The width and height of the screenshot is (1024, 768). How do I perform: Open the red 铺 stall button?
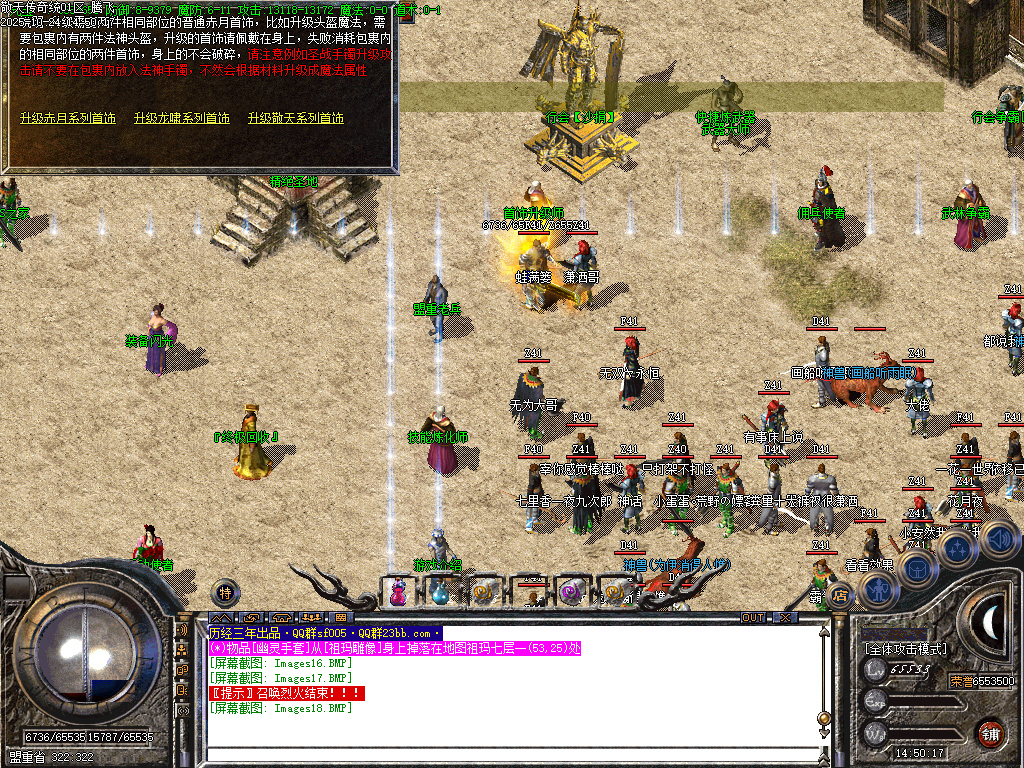[x=991, y=733]
